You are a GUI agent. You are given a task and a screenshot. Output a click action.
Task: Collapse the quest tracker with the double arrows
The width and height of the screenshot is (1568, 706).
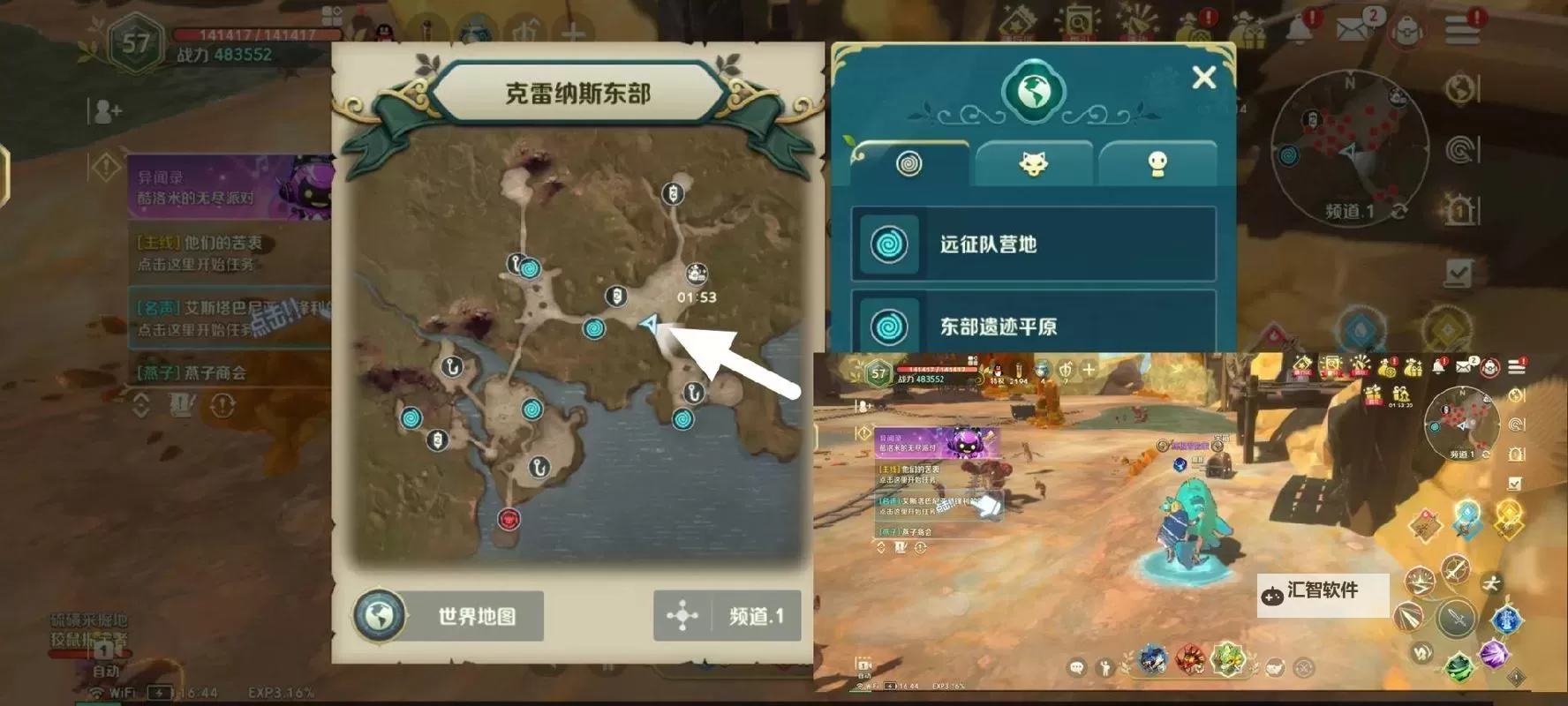139,404
